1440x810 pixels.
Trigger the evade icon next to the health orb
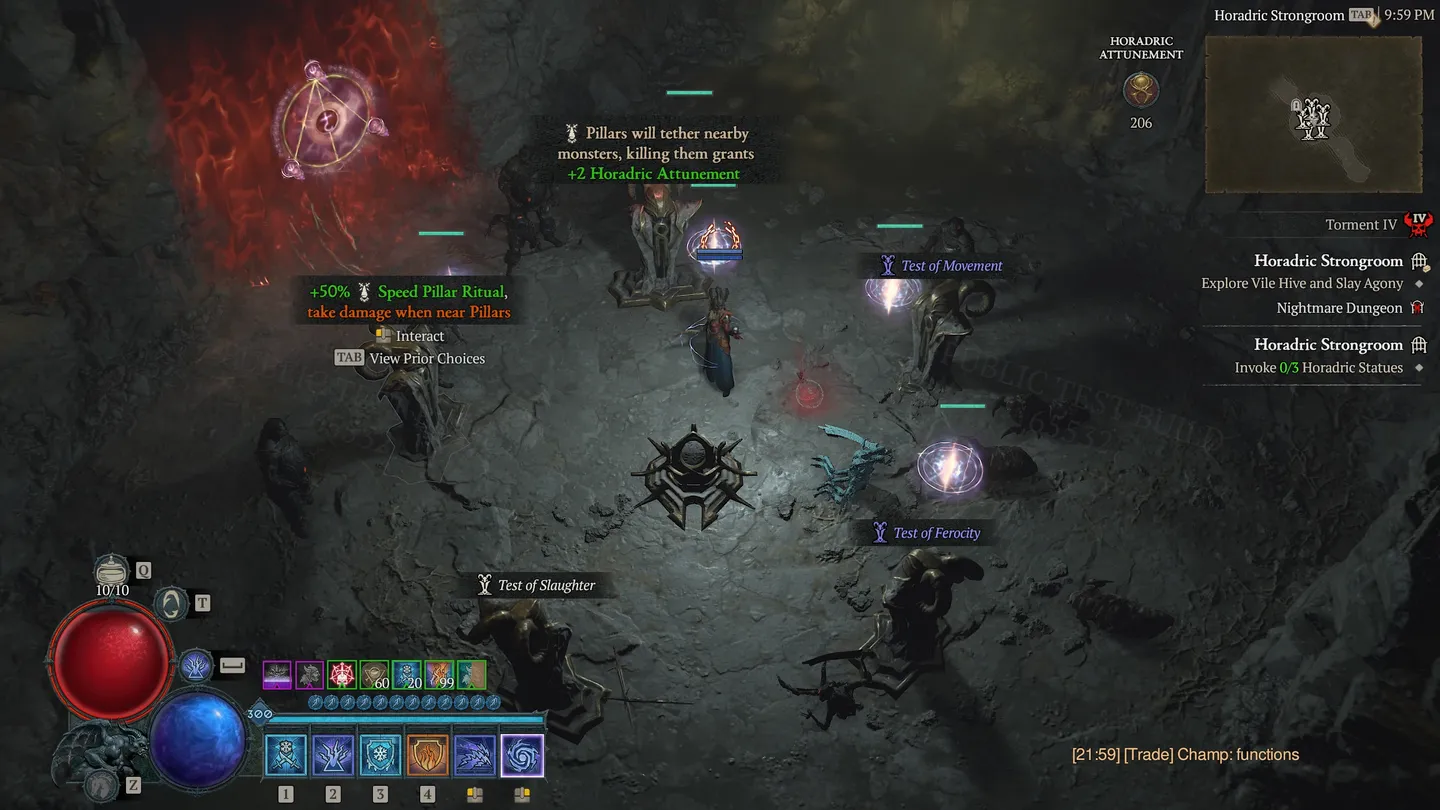(196, 665)
